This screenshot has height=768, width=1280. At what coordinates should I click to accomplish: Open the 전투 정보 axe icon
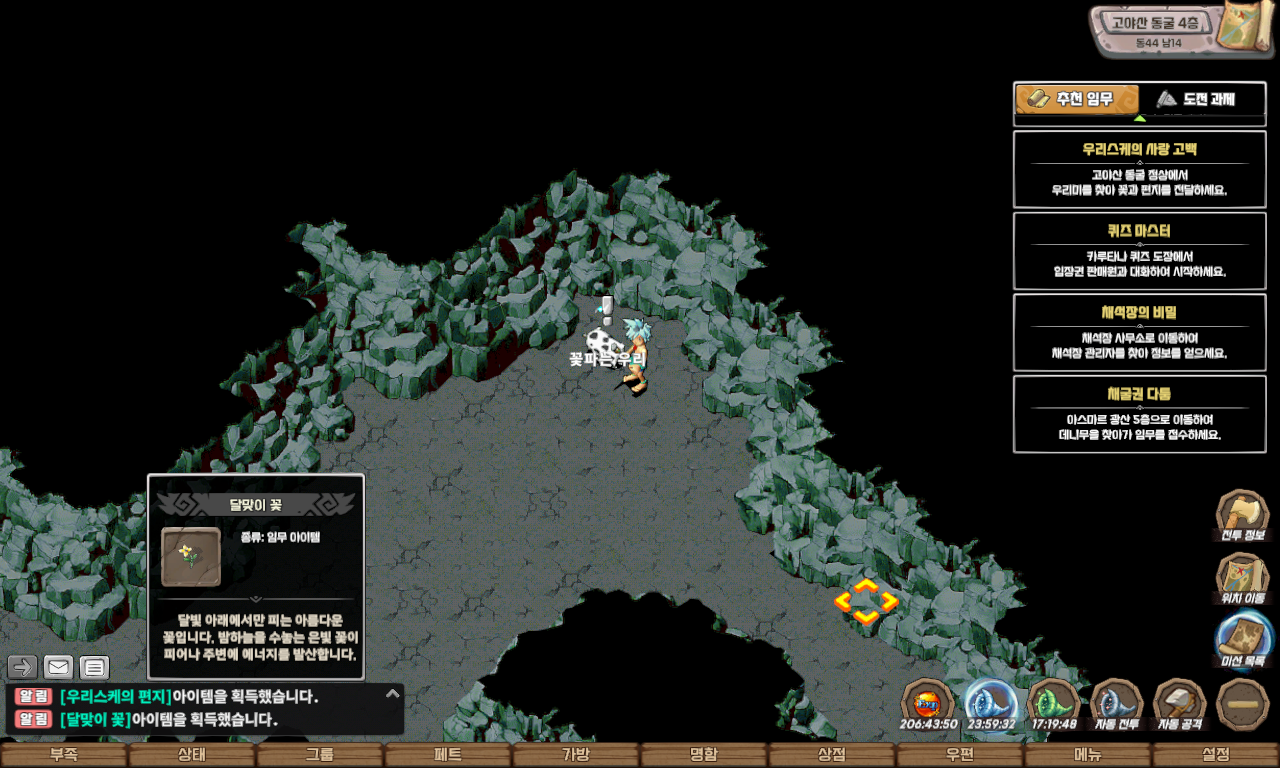pyautogui.click(x=1242, y=515)
